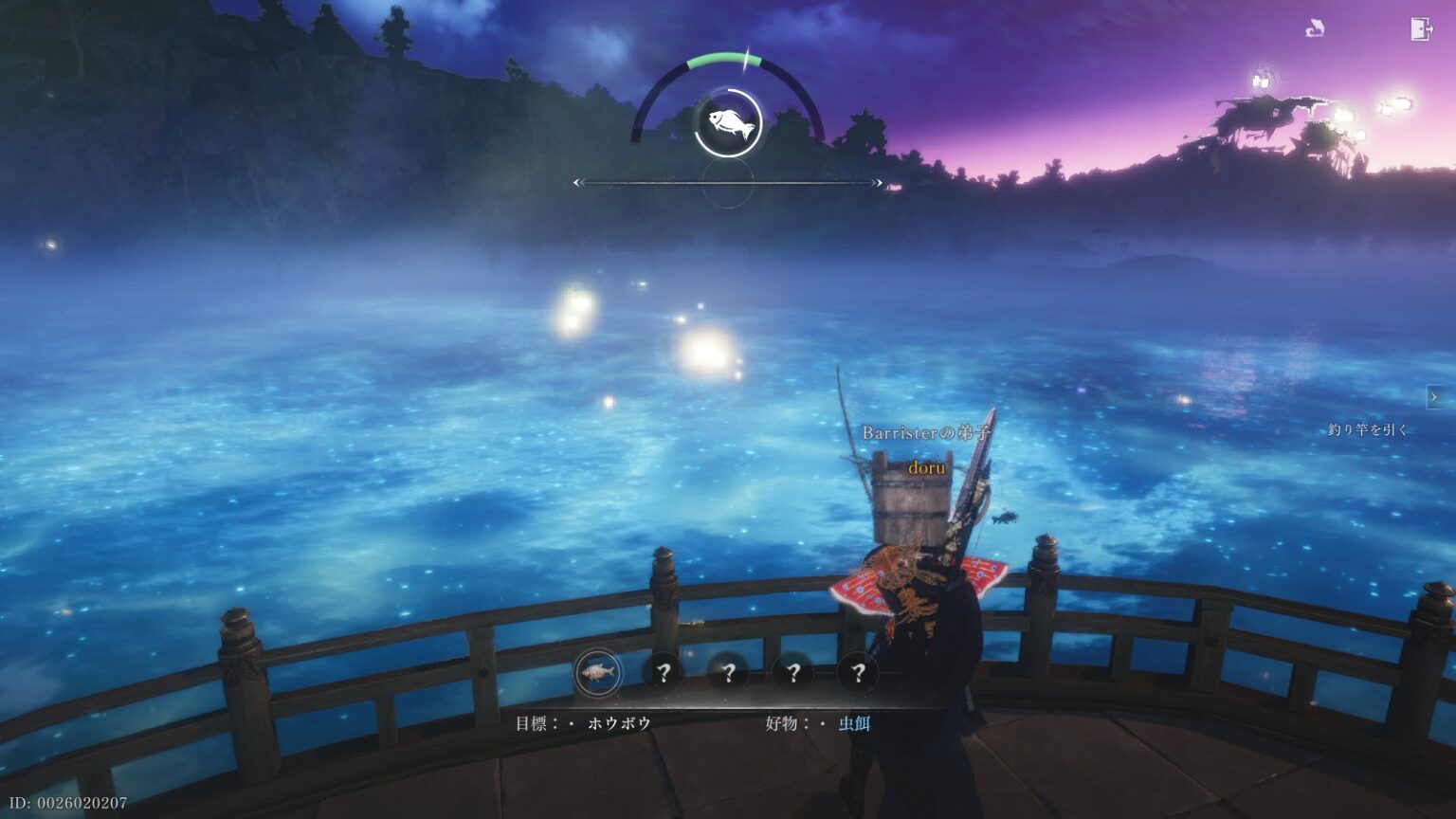The width and height of the screenshot is (1456, 819).
Task: Click the 虫餌 bait link
Action: point(854,723)
